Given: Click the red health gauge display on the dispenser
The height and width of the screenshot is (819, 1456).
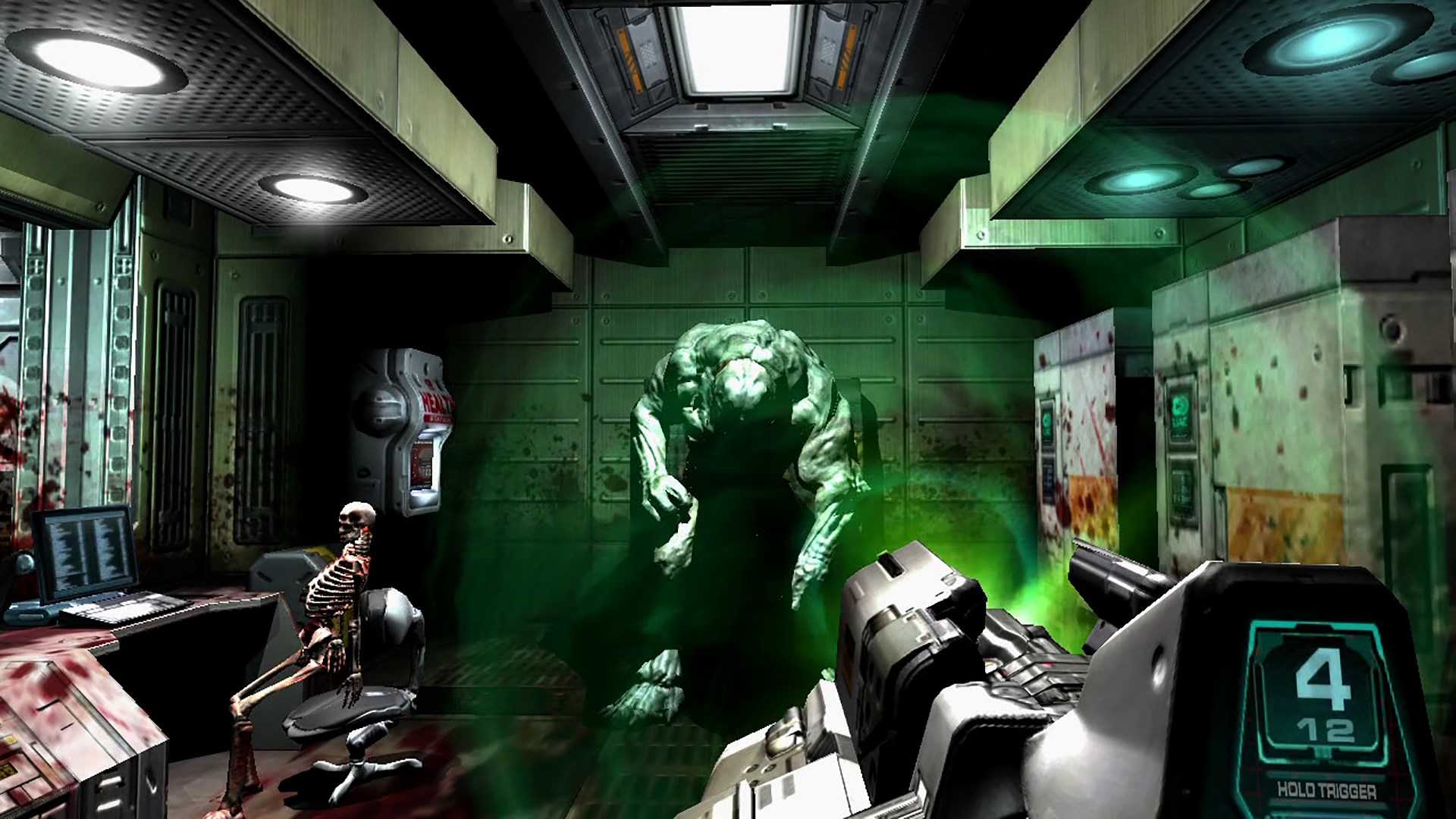Looking at the screenshot, I should 423,461.
